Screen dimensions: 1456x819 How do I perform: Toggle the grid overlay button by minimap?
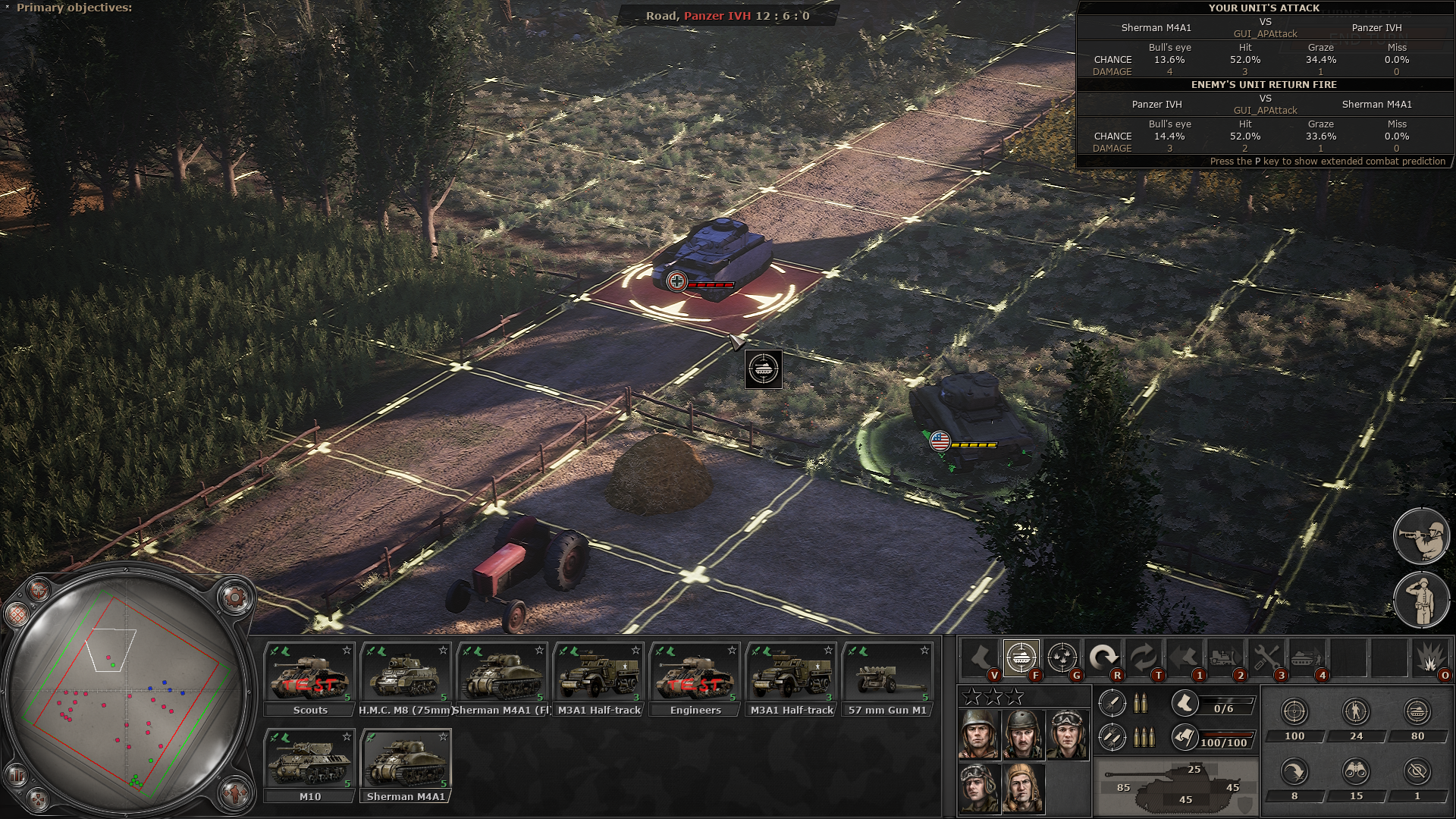click(x=17, y=613)
